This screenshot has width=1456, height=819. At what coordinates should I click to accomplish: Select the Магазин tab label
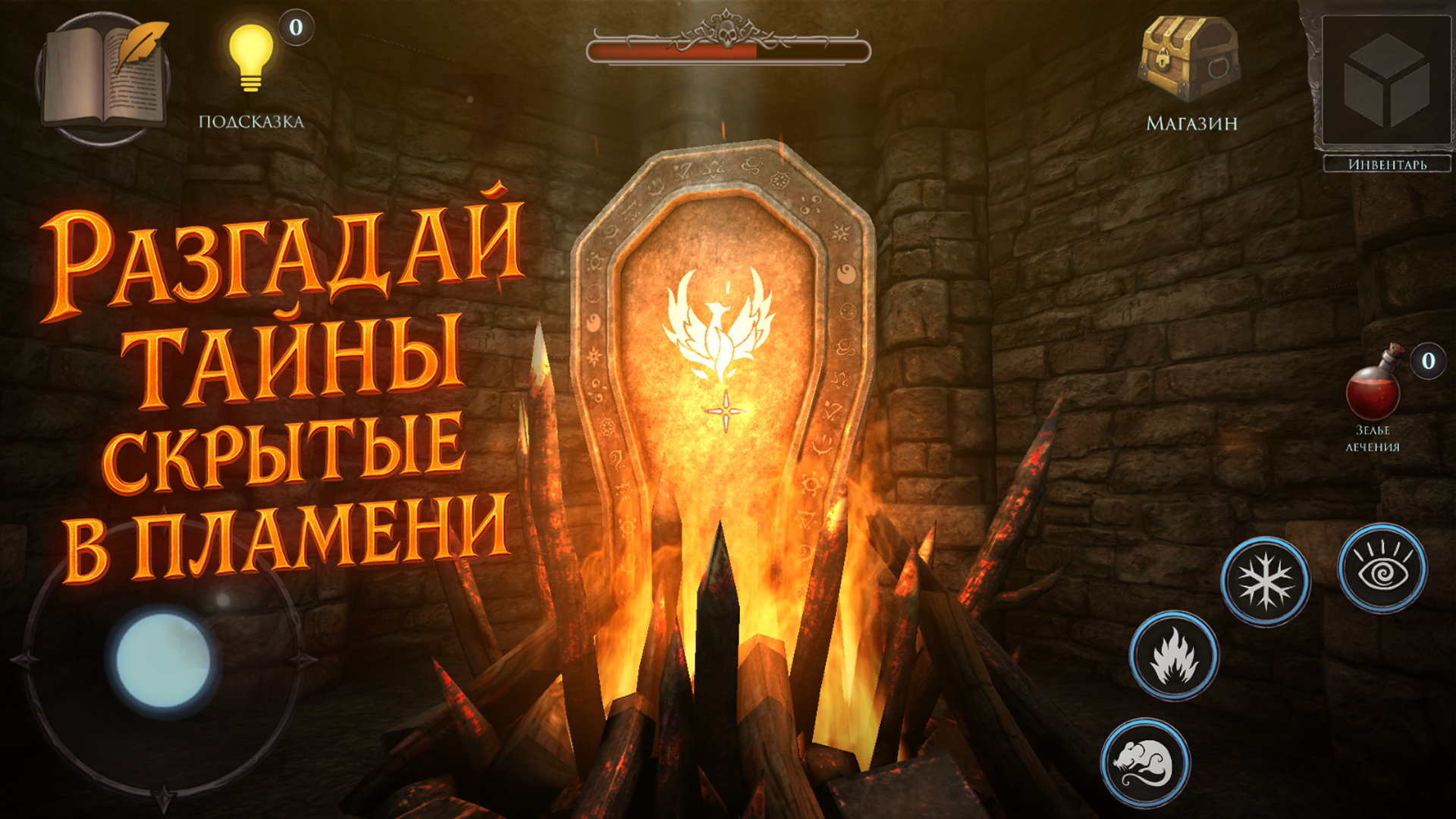click(x=1192, y=124)
